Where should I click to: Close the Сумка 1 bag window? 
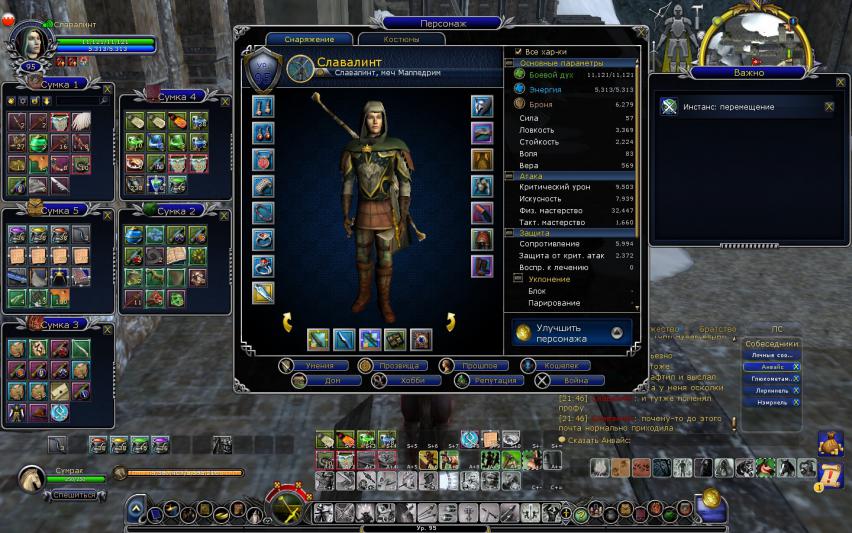coord(108,89)
